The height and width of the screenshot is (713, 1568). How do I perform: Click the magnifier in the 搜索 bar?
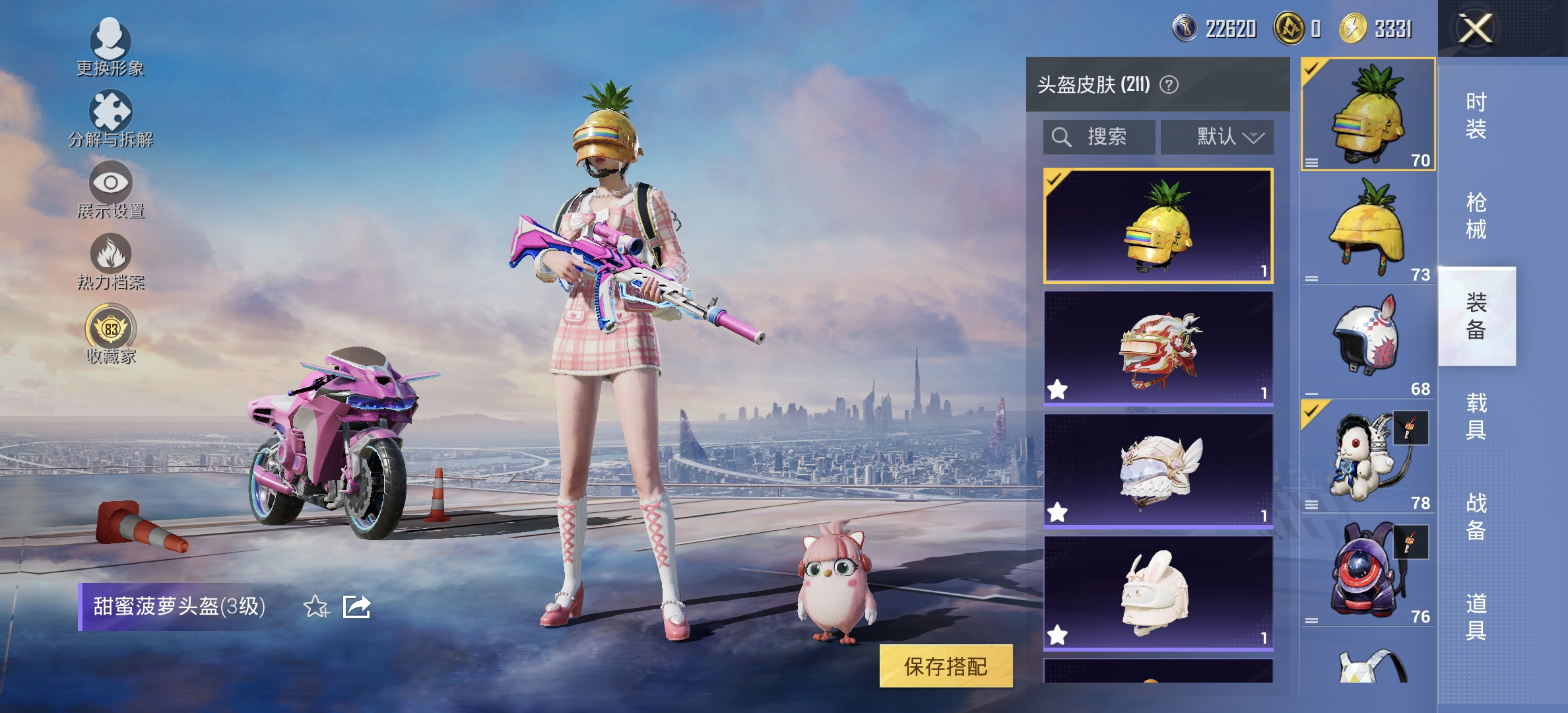tap(1062, 137)
